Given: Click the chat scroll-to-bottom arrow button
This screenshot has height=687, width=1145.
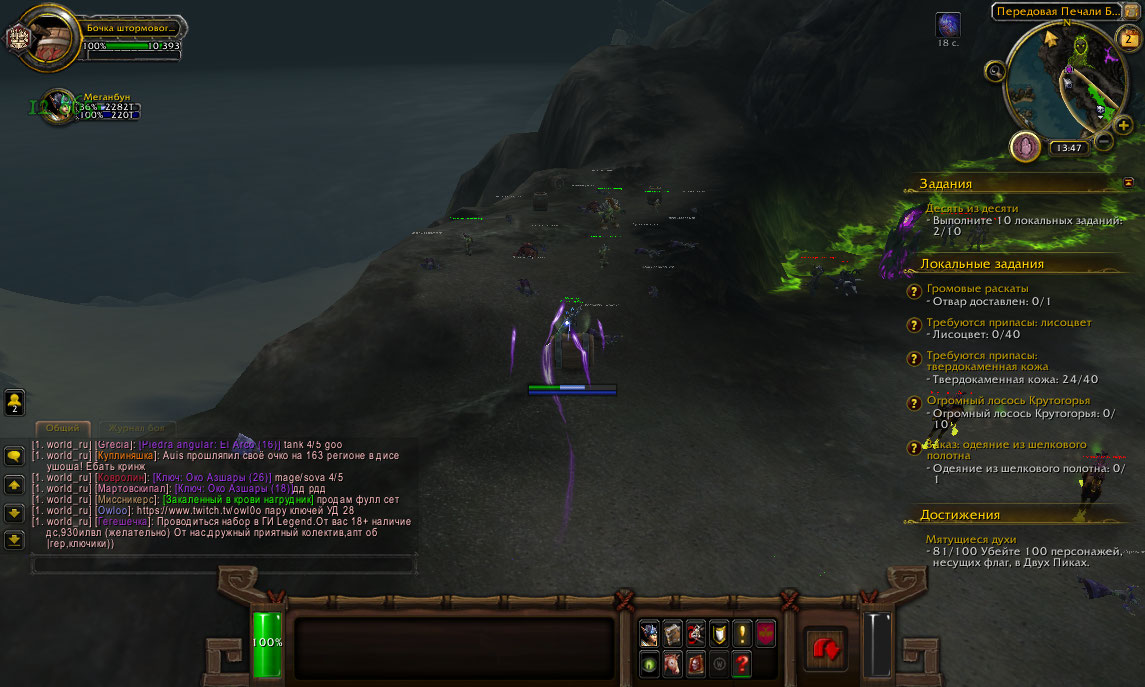Looking at the screenshot, I should click(15, 540).
